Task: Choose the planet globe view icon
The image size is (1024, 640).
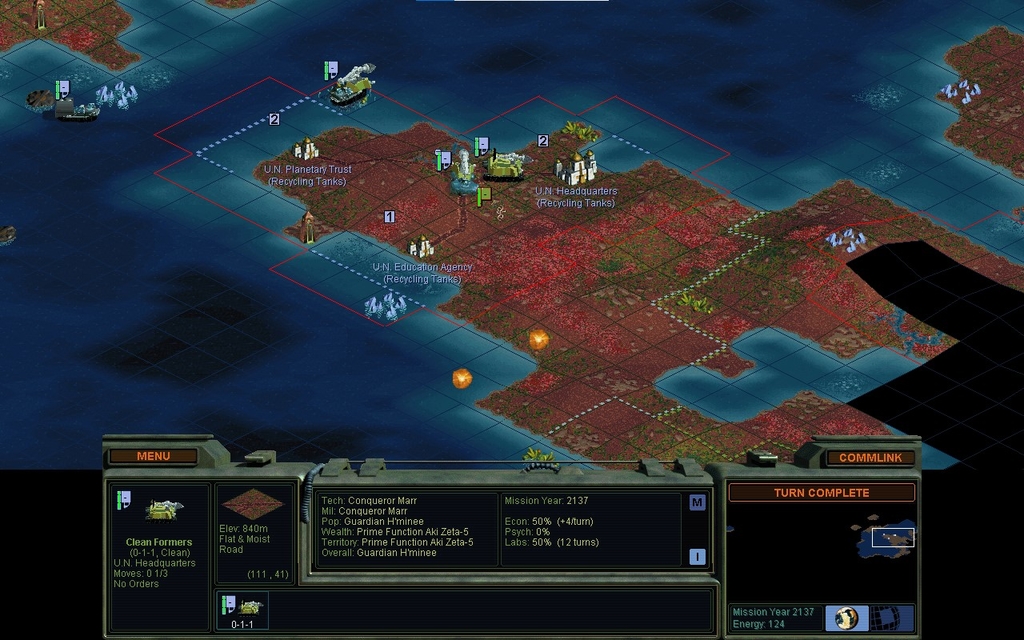Action: pyautogui.click(x=846, y=617)
